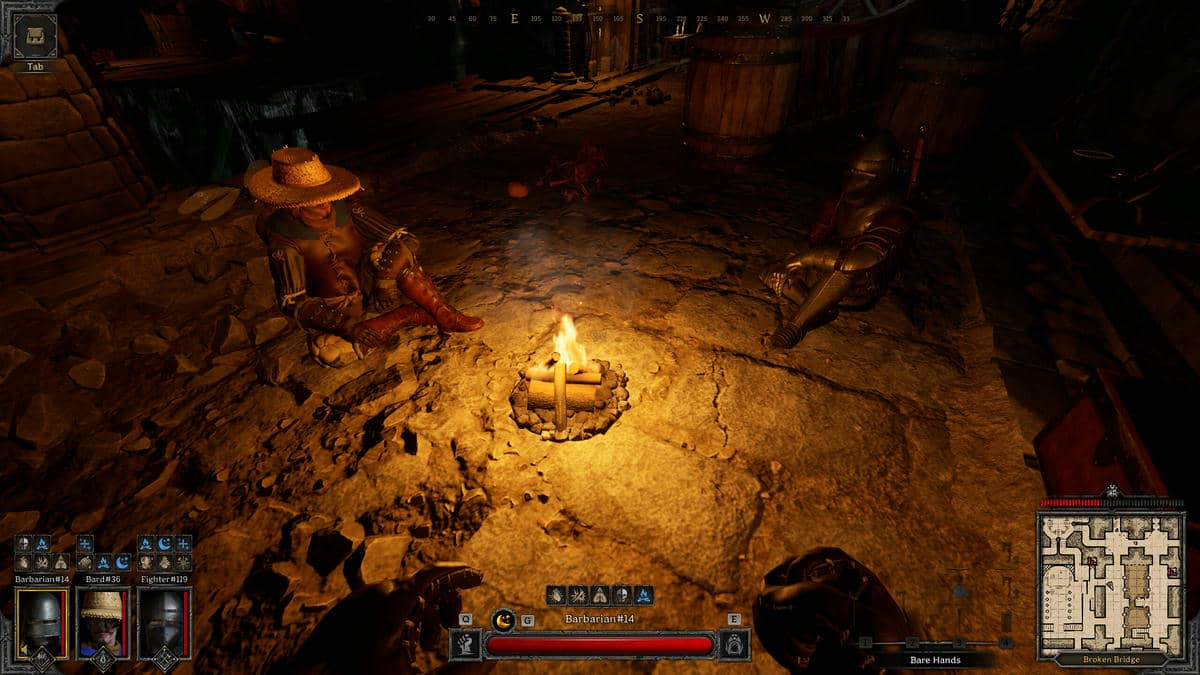Open the Broken Bridge minimap
Screen dimensions: 1200x675
point(1111,585)
